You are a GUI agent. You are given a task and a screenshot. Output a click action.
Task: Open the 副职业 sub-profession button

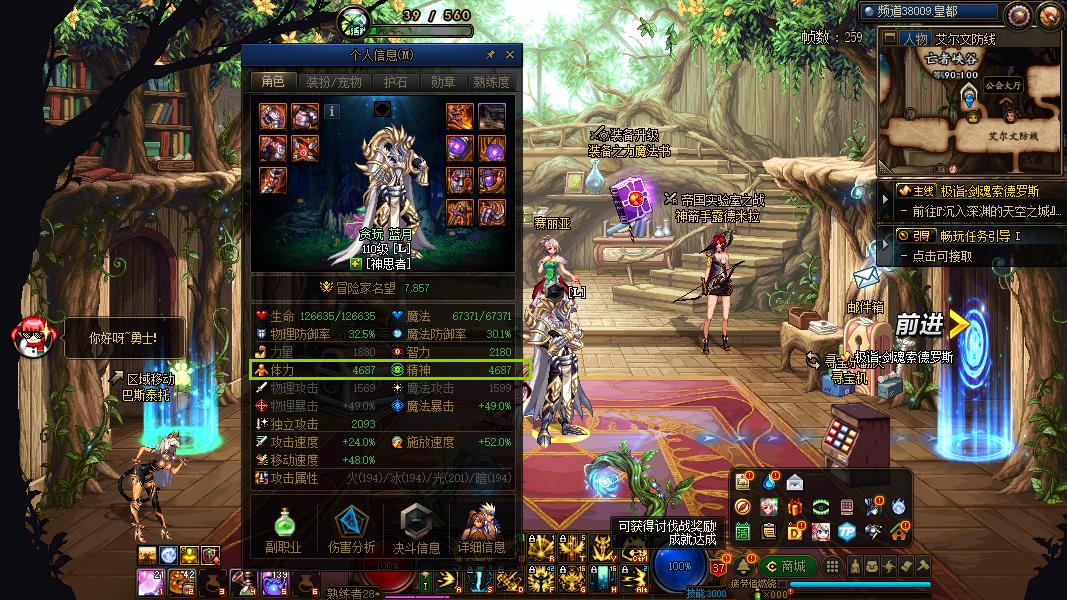[283, 529]
